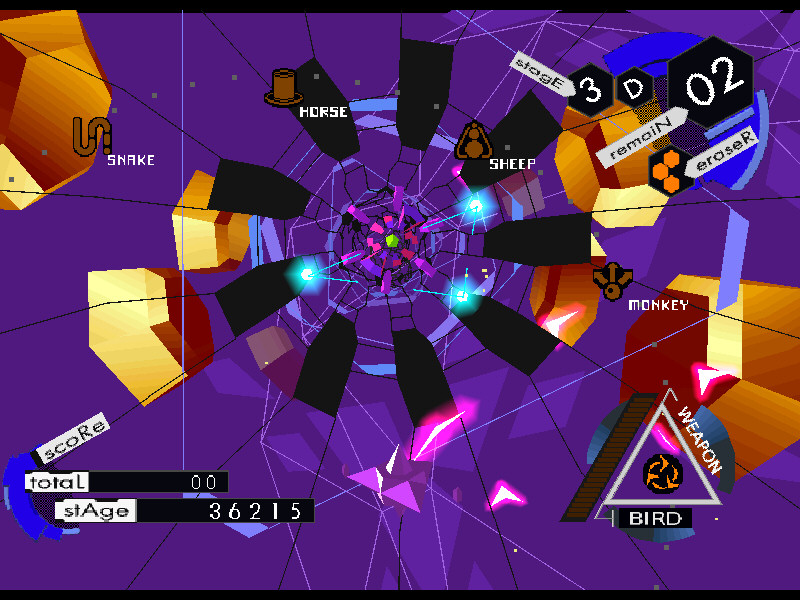Select the Snake weapon icon
Viewport: 800px width, 600px height.
(x=91, y=136)
